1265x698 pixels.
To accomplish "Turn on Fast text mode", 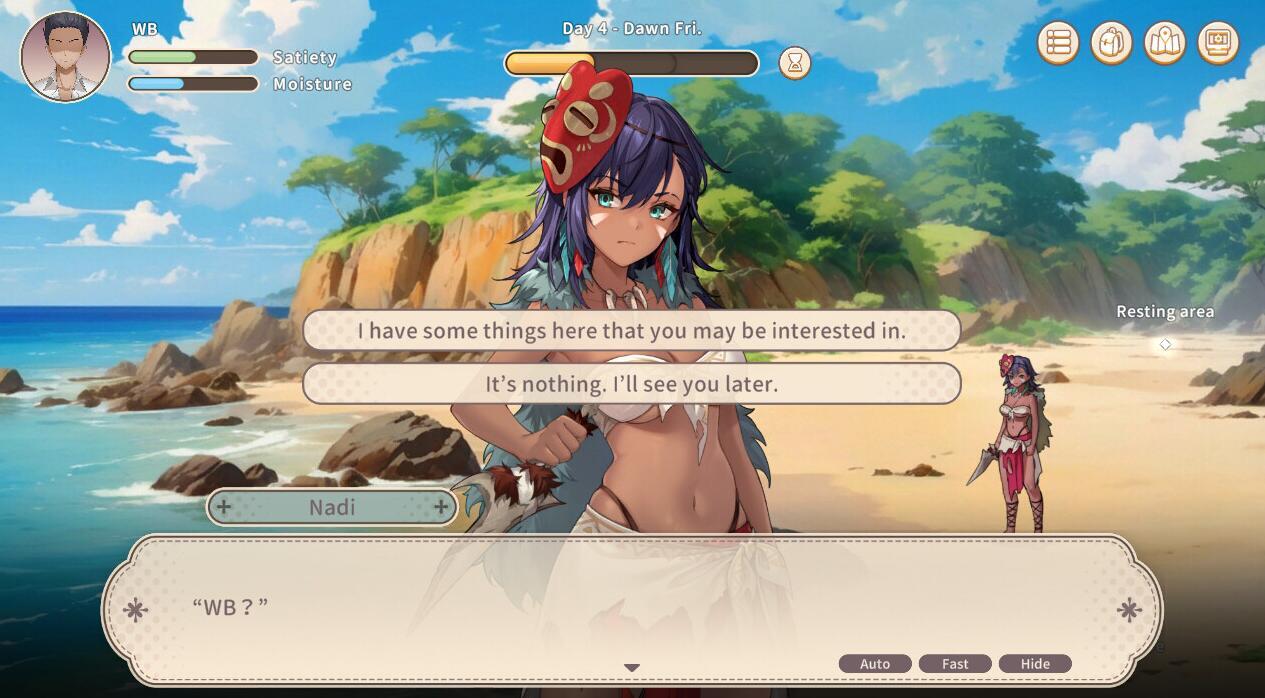I will [955, 664].
